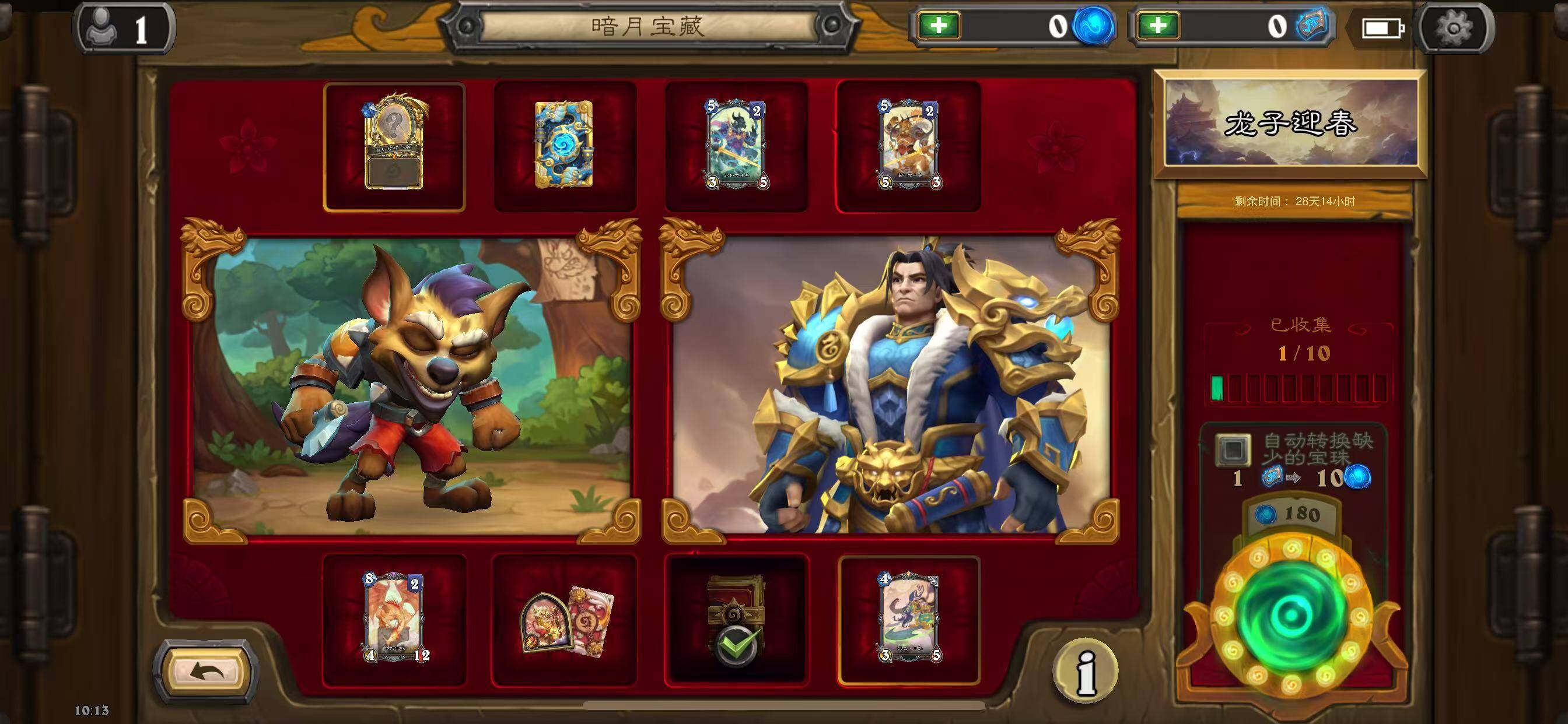Select the dragon portrait and card bundle
This screenshot has height=724, width=1568.
pyautogui.click(x=565, y=620)
